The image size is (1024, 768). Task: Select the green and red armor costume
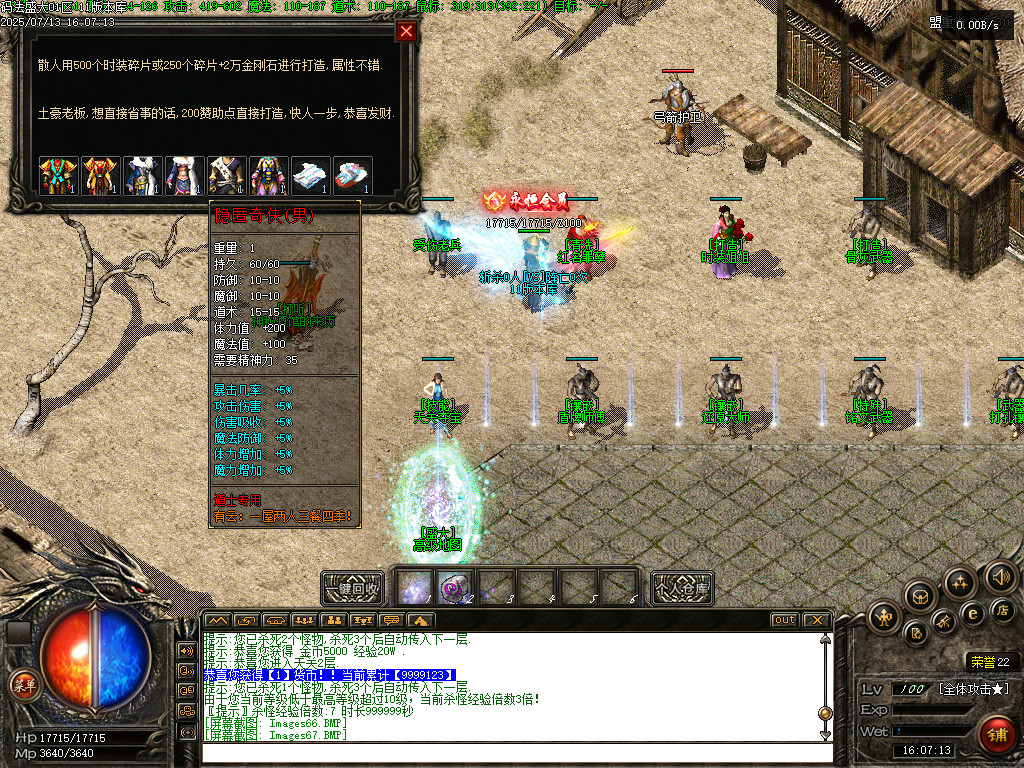[x=57, y=175]
